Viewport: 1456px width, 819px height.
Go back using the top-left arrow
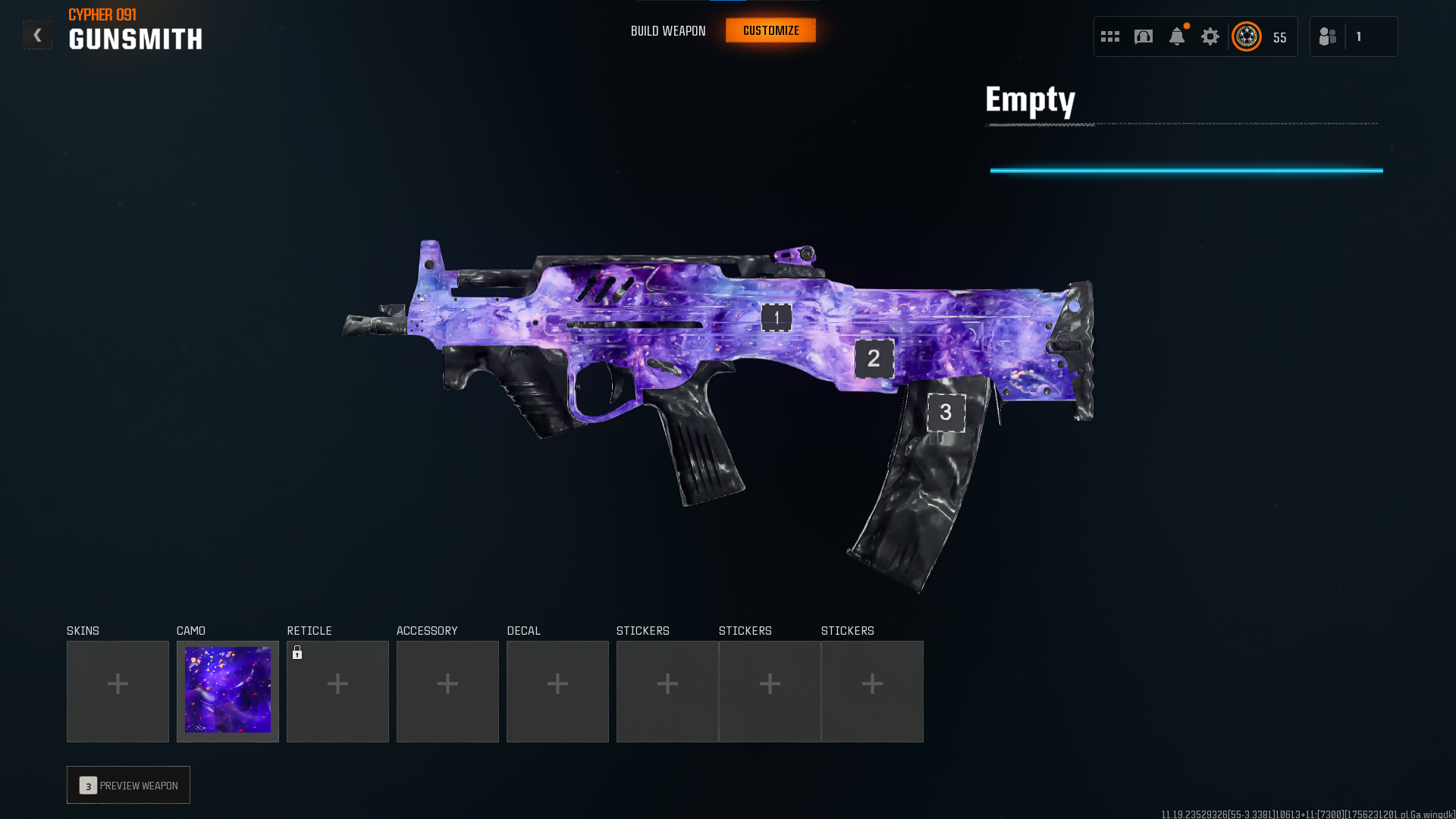(x=37, y=36)
